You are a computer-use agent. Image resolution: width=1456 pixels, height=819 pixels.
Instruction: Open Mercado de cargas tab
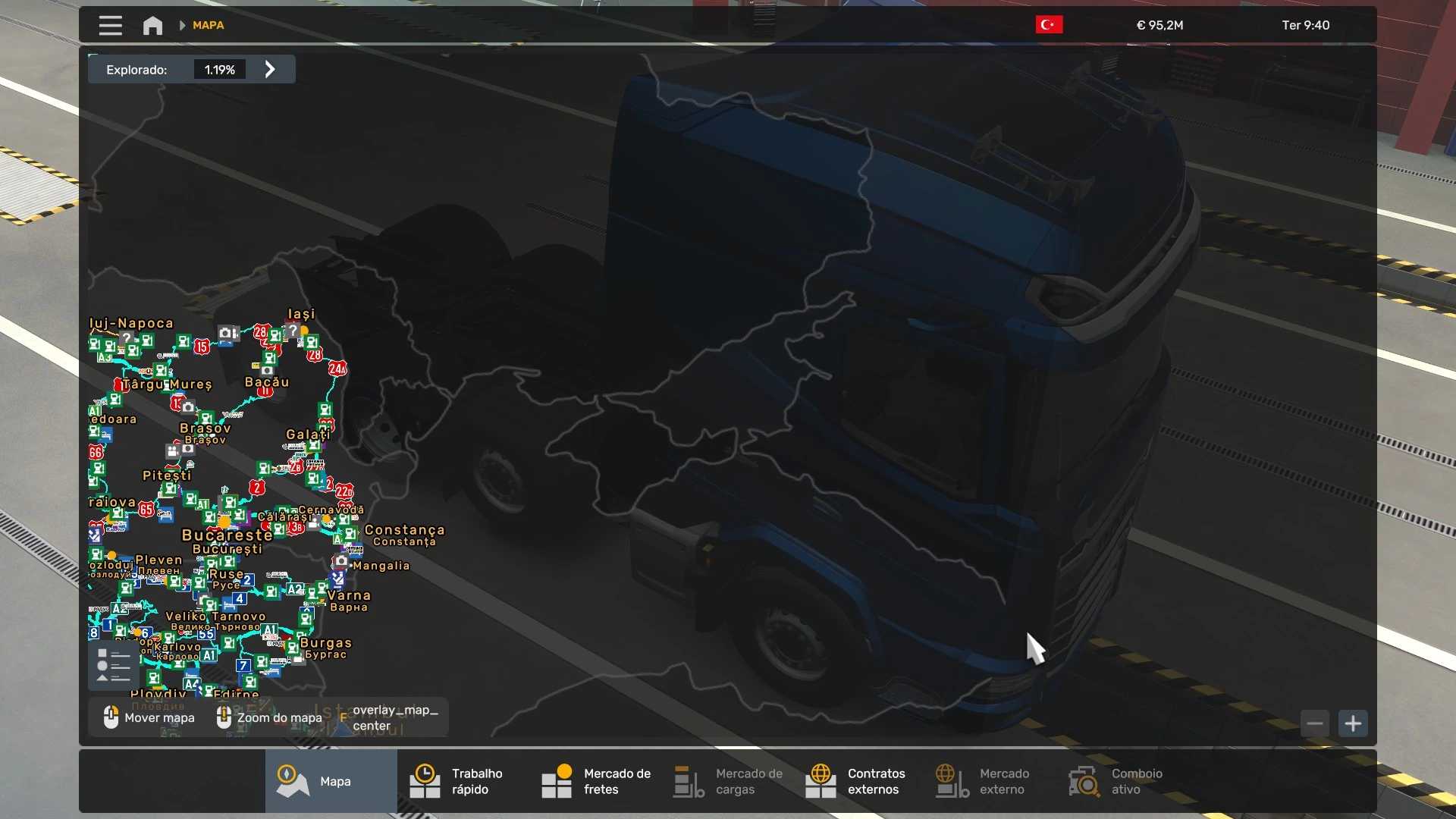pyautogui.click(x=728, y=781)
